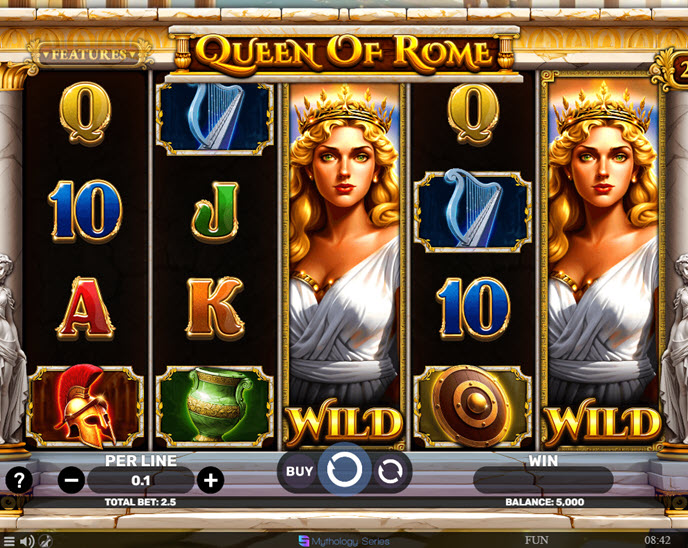The width and height of the screenshot is (688, 548).
Task: Open the help question mark info
Action: 19,479
